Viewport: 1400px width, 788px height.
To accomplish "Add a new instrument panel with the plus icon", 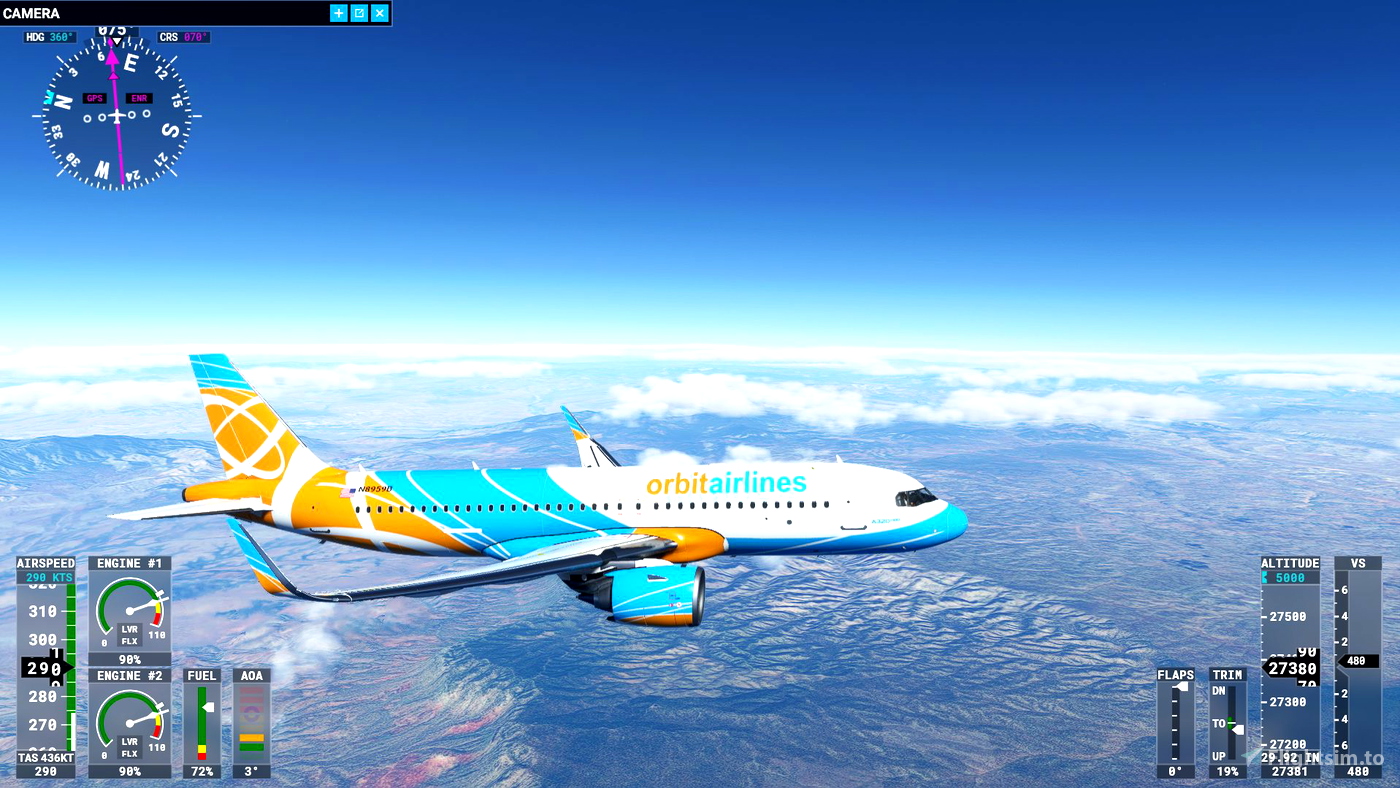I will 338,13.
